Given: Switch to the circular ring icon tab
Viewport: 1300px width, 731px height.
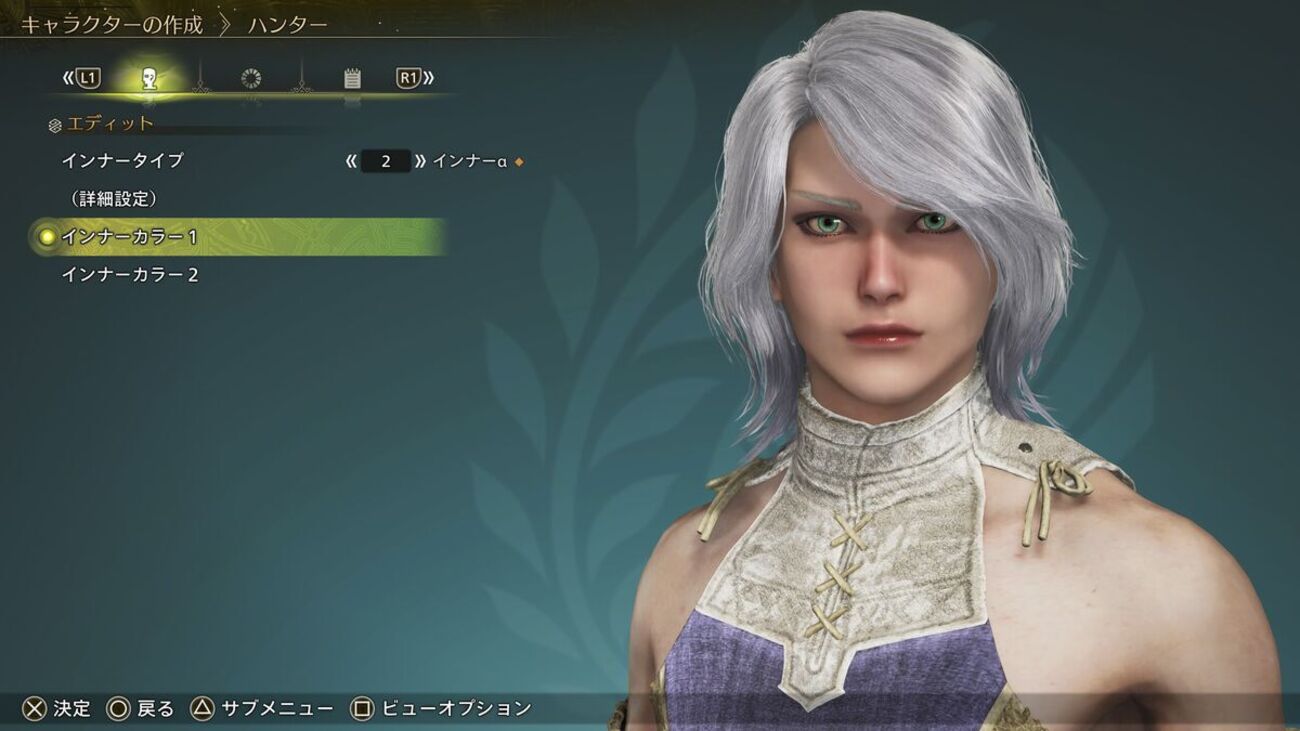Looking at the screenshot, I should tap(251, 78).
